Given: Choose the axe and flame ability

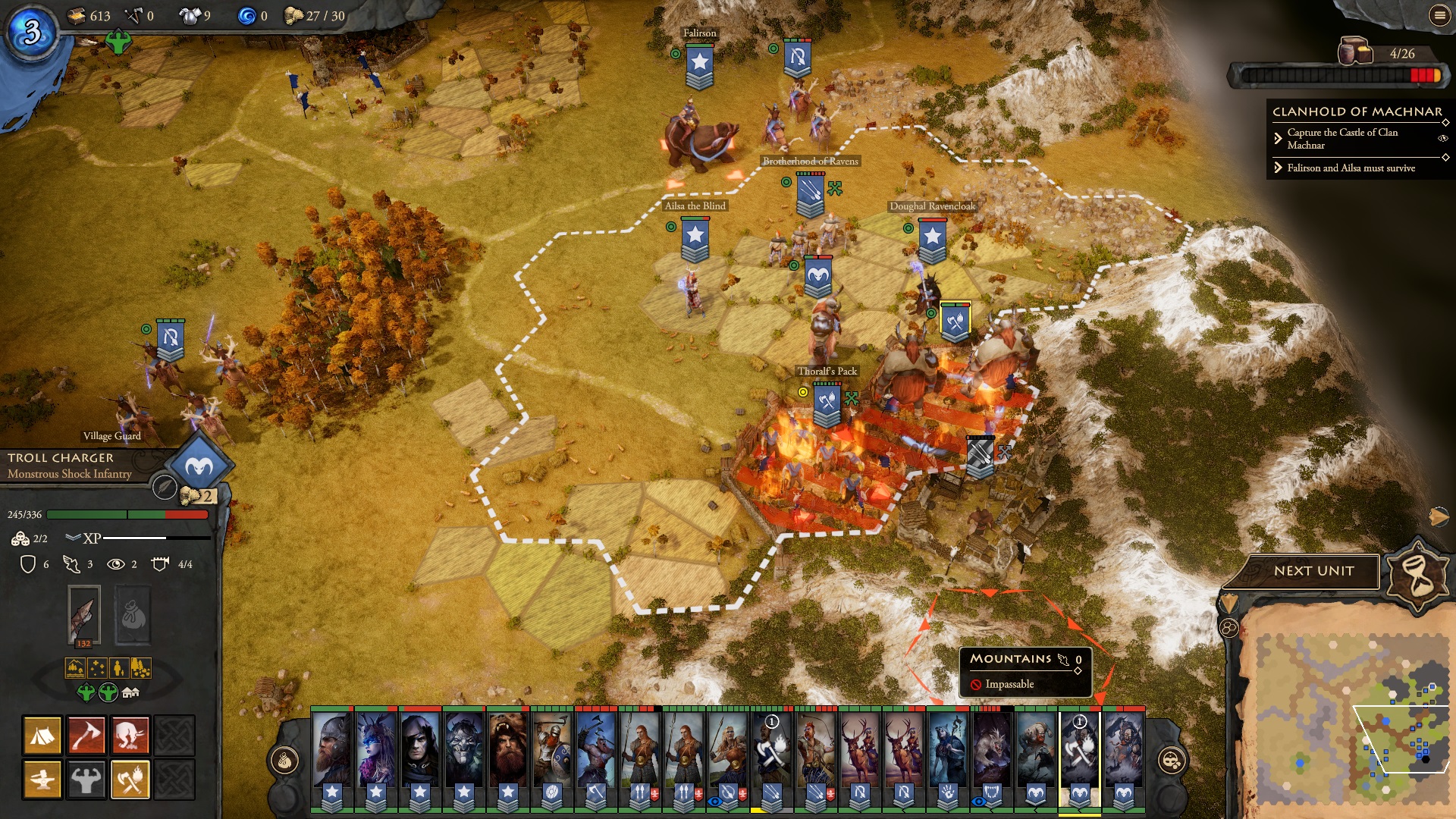Looking at the screenshot, I should point(130,779).
